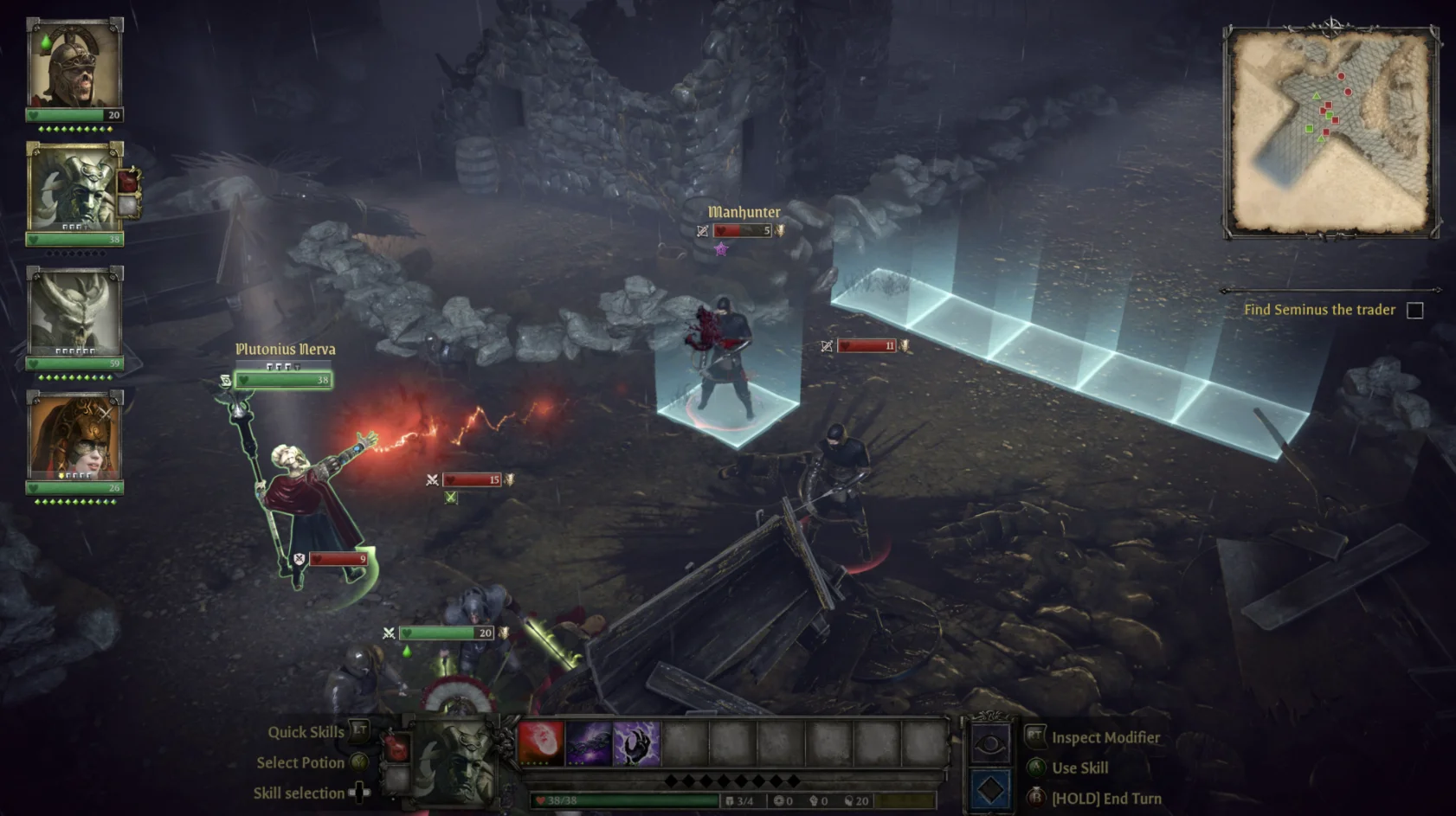Activate the purple lightning claw skill
1456x816 pixels.
(x=637, y=743)
